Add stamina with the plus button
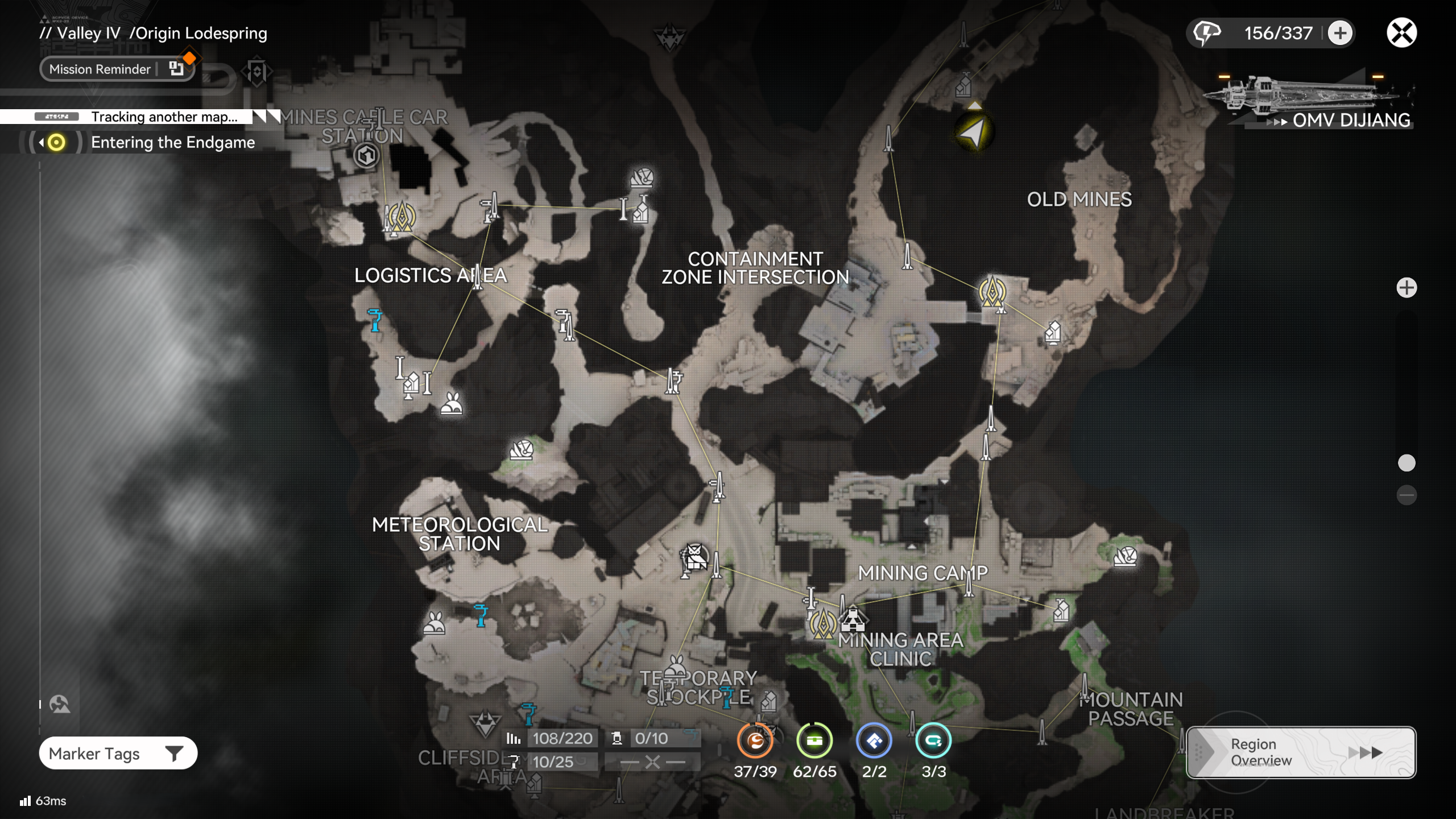The image size is (1456, 819). 1340,32
